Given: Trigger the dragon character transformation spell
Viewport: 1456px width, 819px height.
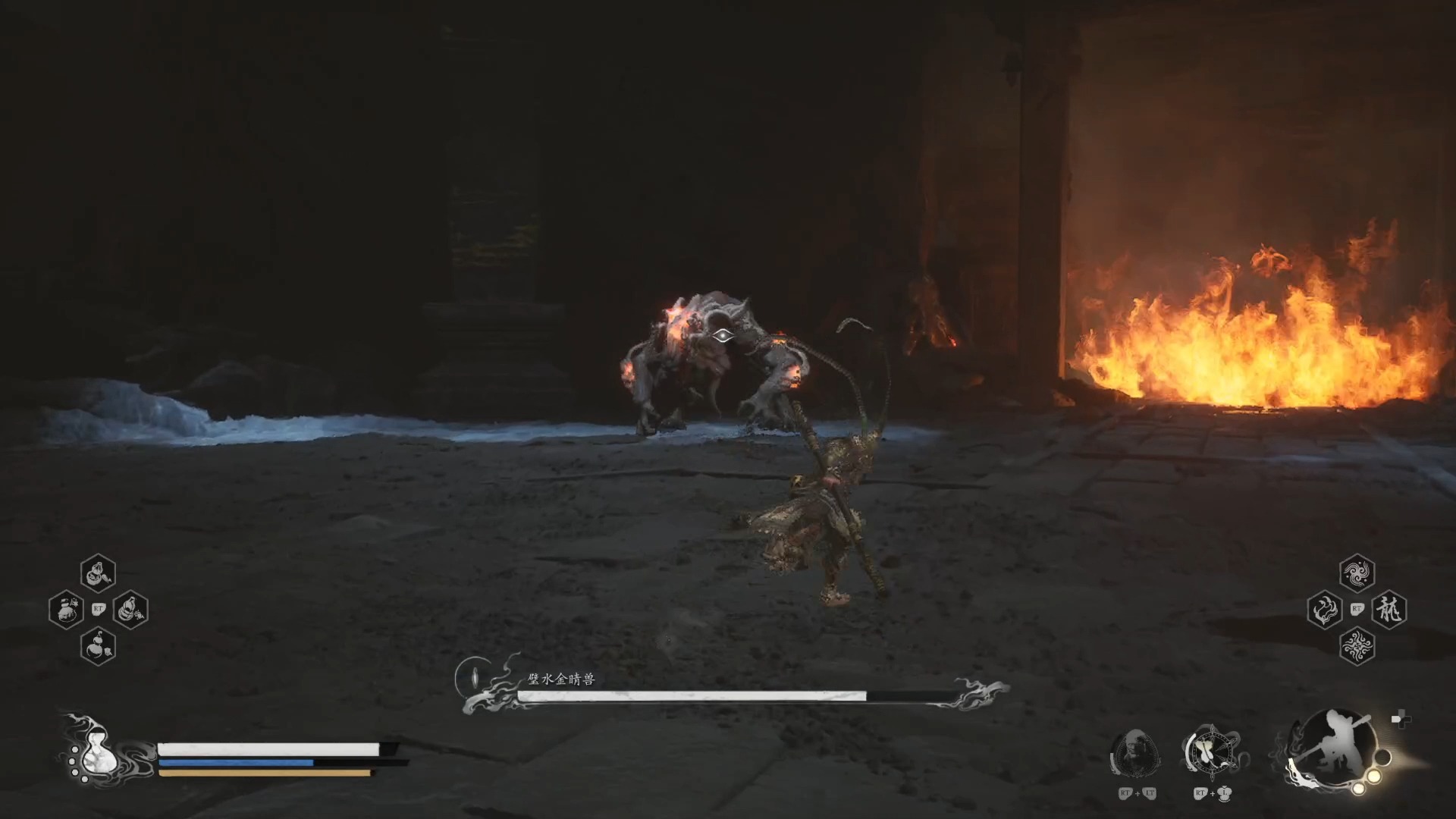Looking at the screenshot, I should coord(1389,610).
